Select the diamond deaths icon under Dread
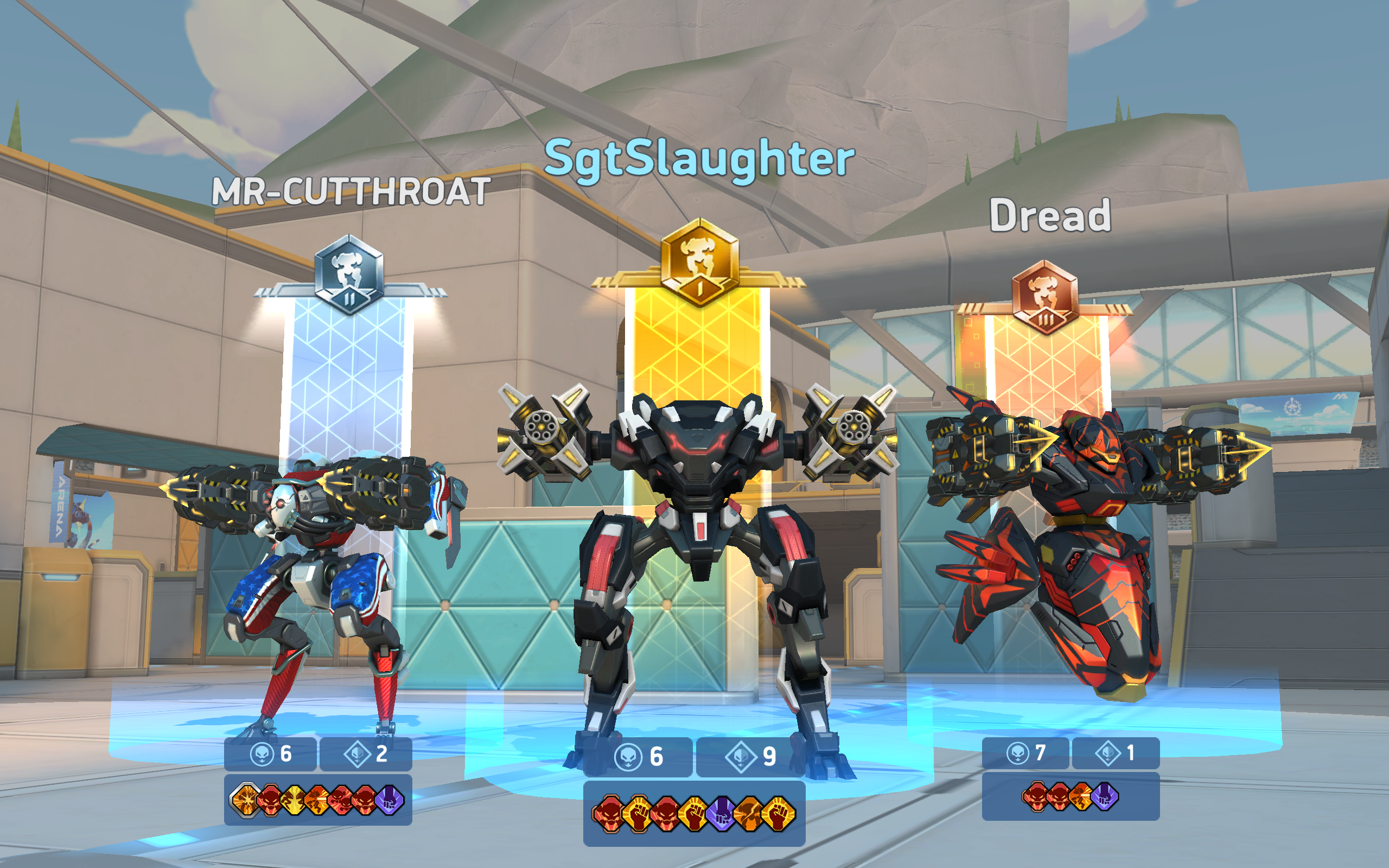This screenshot has height=868, width=1389. pyautogui.click(x=1109, y=753)
